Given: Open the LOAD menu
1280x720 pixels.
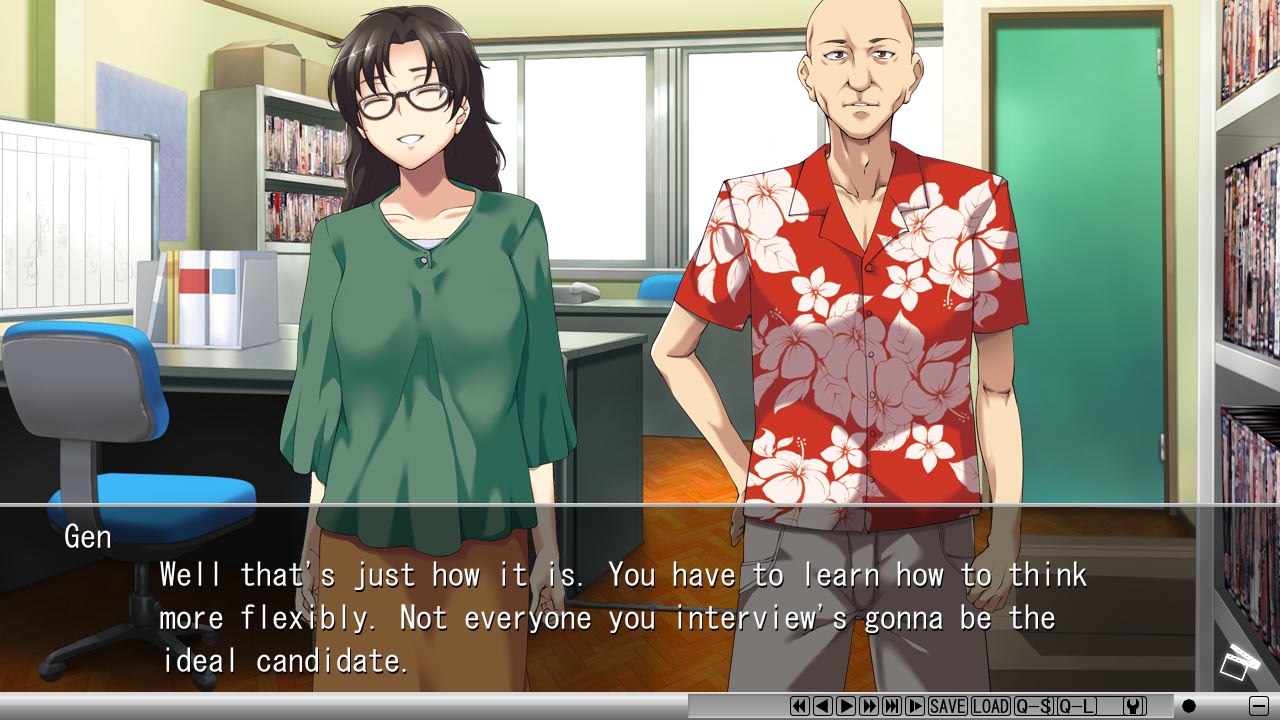Looking at the screenshot, I should coord(990,706).
